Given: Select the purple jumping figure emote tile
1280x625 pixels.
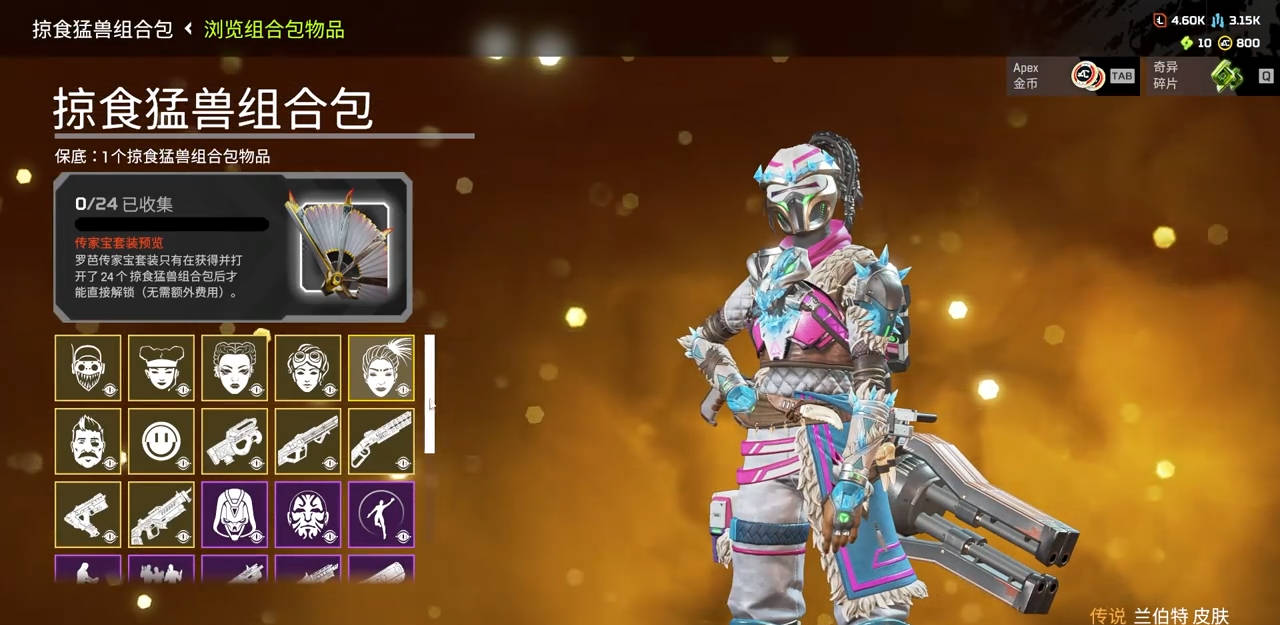Looking at the screenshot, I should point(381,515).
